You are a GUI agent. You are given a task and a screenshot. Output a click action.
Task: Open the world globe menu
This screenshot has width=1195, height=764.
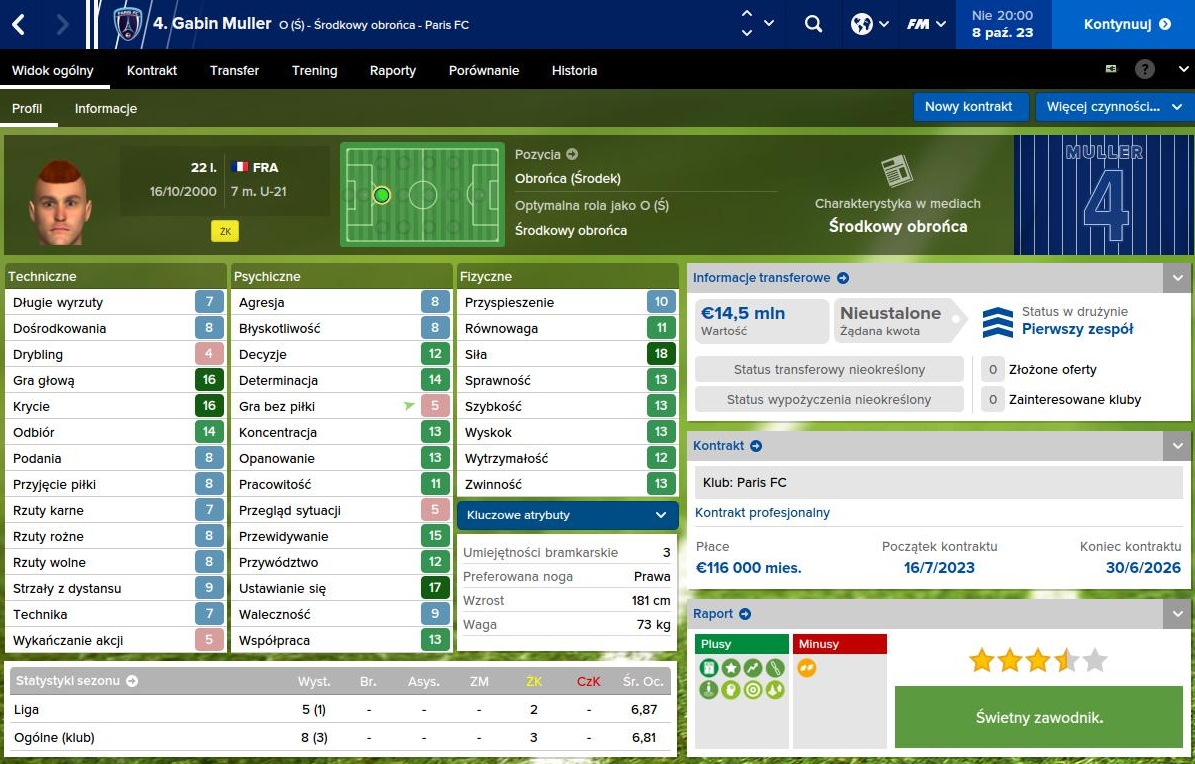[869, 24]
